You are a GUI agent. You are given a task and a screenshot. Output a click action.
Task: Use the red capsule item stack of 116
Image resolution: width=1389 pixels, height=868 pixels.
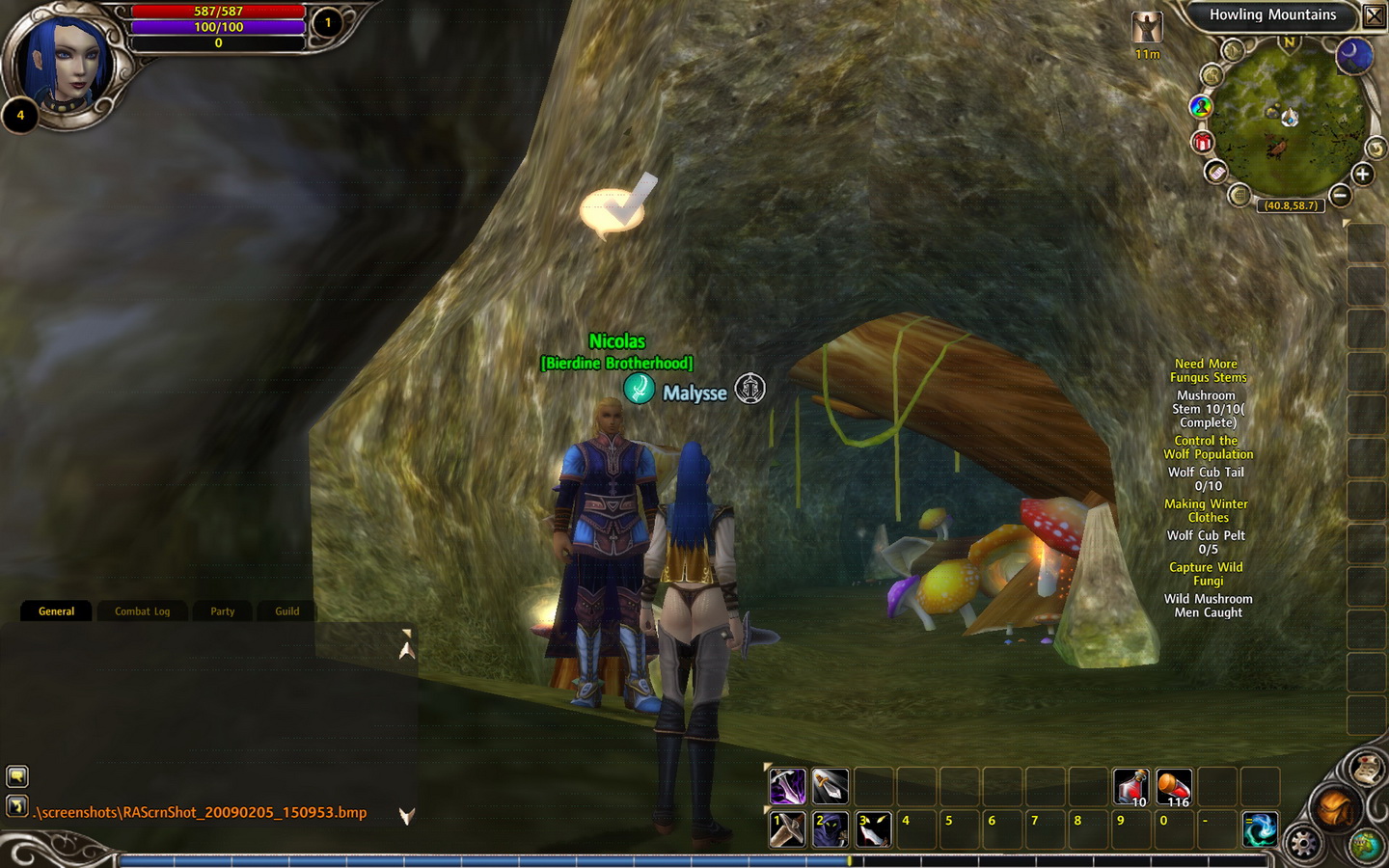[1174, 786]
